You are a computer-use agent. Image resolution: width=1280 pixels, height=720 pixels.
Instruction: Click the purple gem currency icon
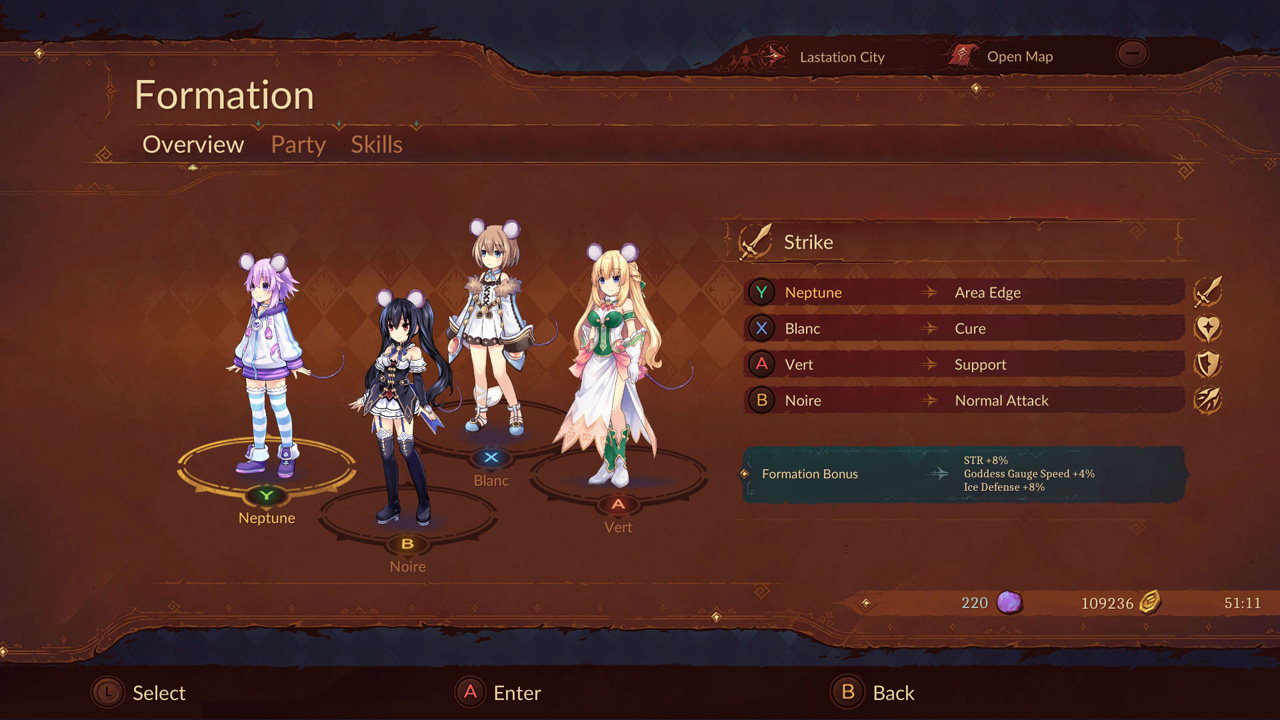[1005, 602]
